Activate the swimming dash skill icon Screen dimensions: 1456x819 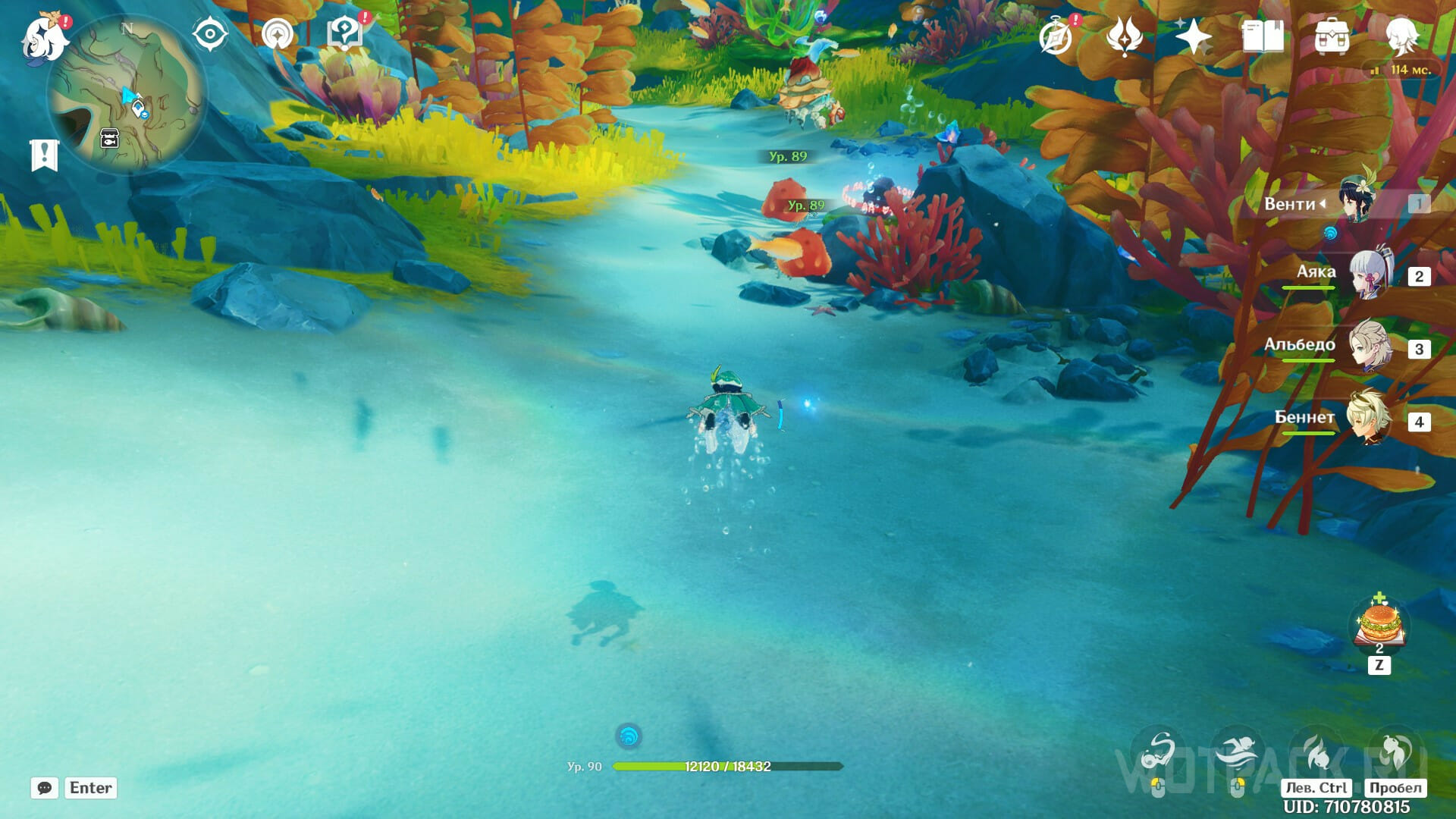coord(1237,755)
